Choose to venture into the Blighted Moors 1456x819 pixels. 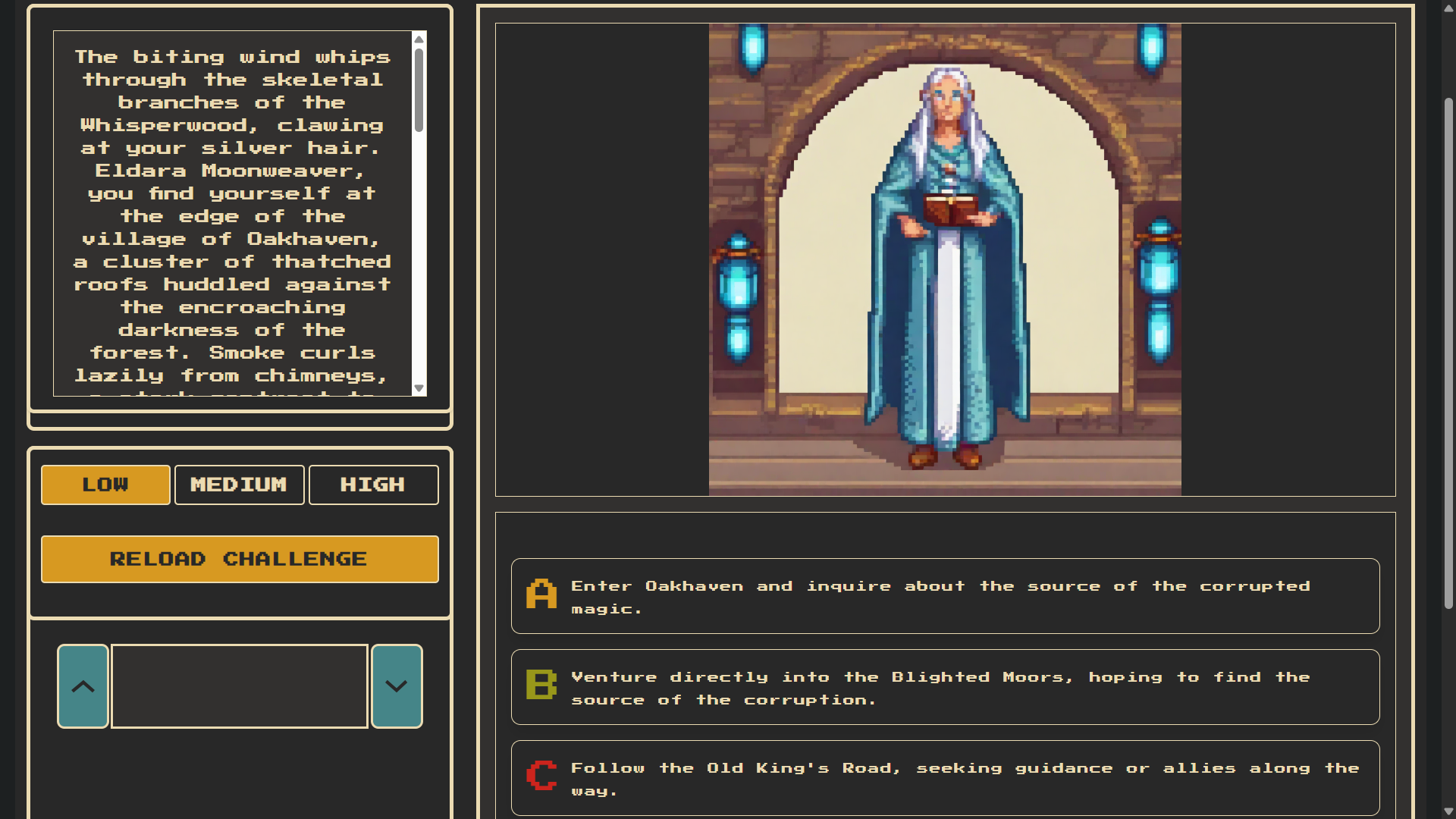pyautogui.click(x=945, y=687)
